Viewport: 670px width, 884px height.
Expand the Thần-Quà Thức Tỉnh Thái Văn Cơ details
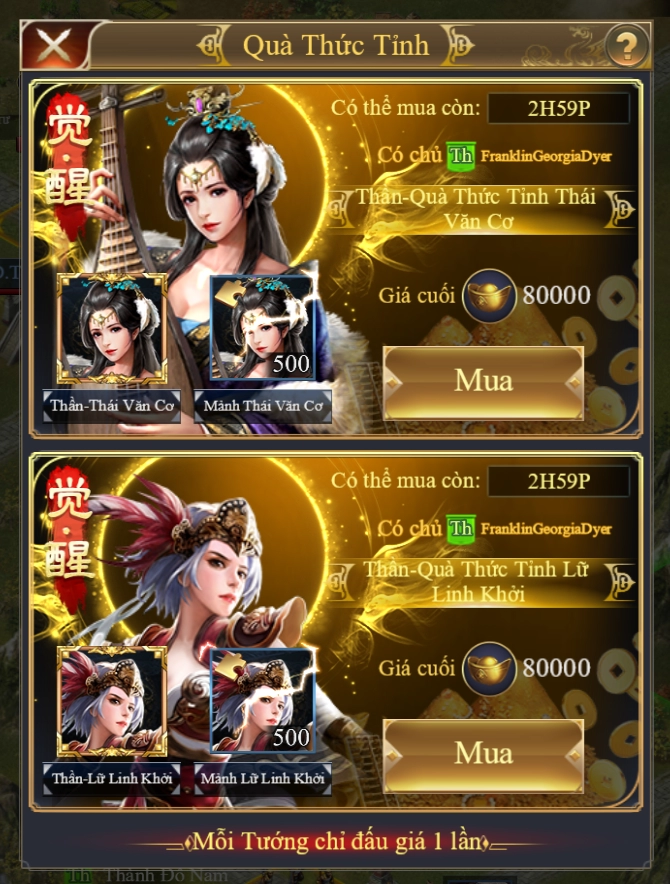623,208
